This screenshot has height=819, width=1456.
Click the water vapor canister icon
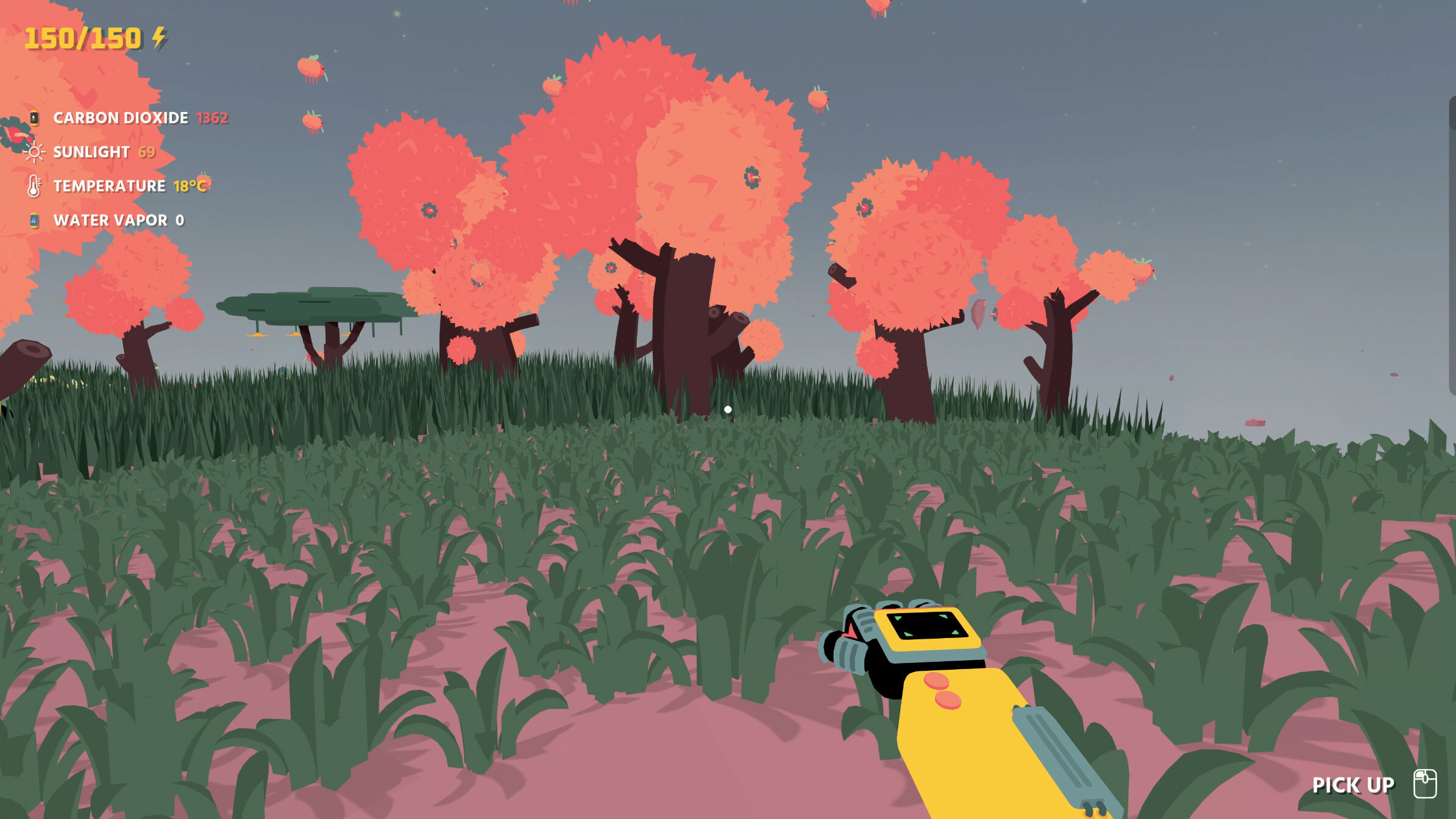pyautogui.click(x=34, y=220)
